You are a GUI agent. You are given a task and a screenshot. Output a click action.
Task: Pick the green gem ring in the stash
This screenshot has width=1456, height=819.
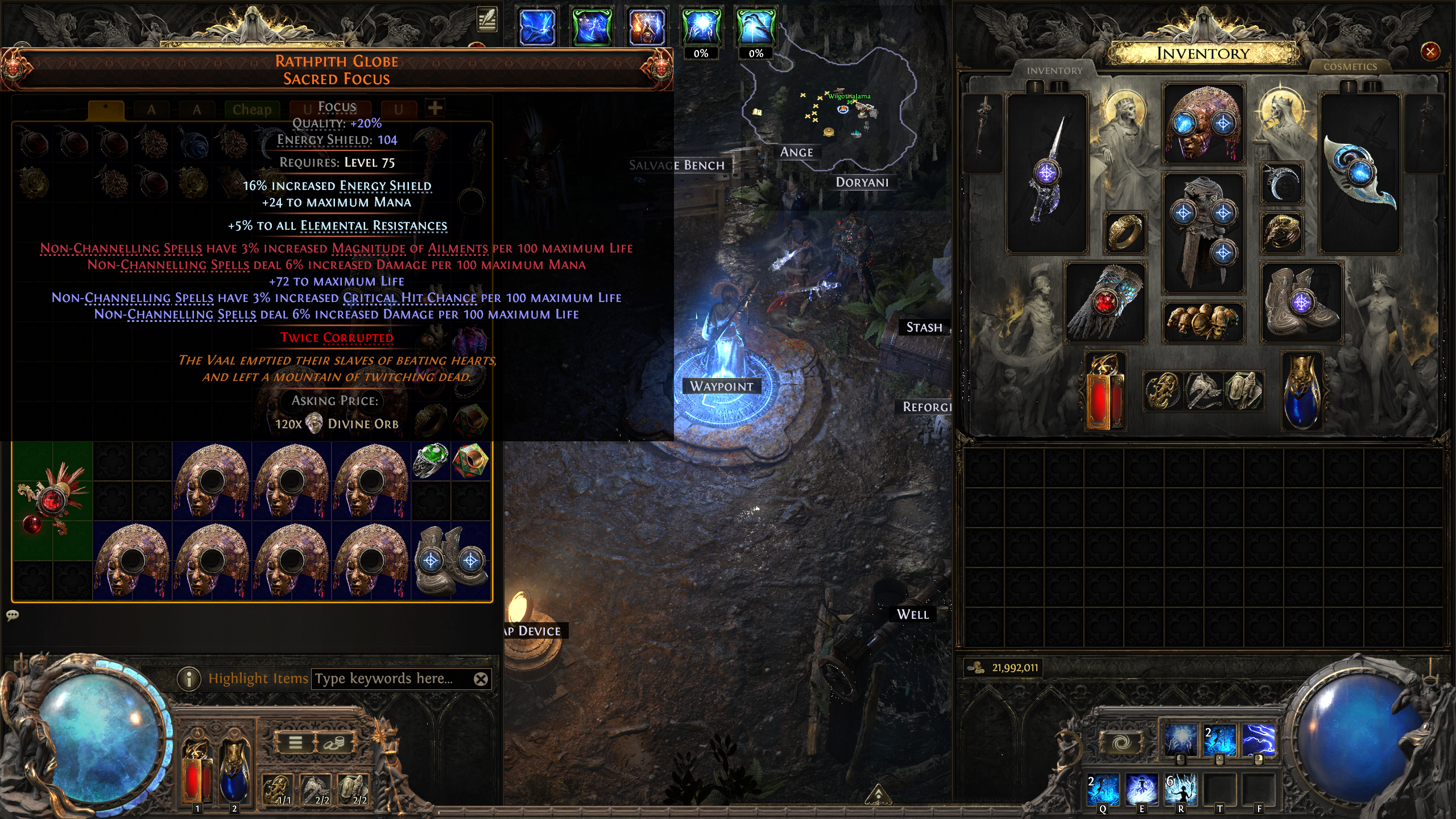(431, 461)
